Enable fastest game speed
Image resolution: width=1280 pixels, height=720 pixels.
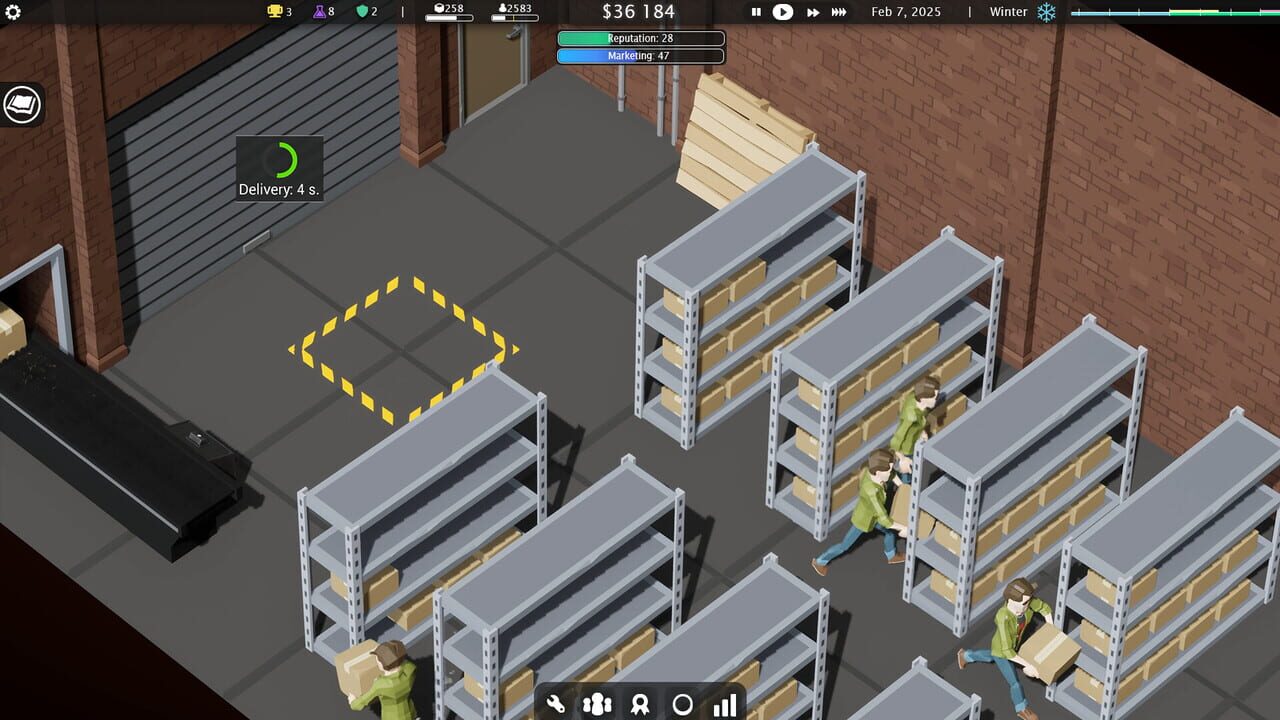tap(839, 13)
